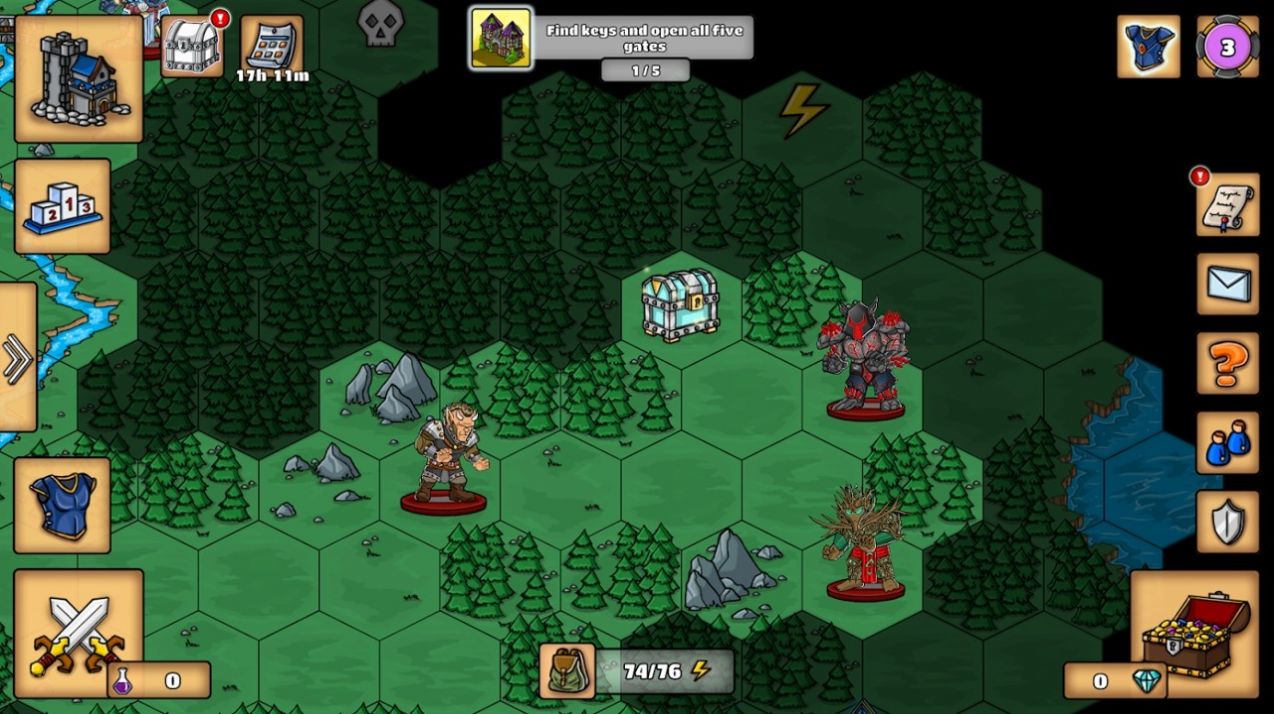This screenshot has height=714, width=1274.
Task: Click the skull icon at top
Action: tap(380, 22)
